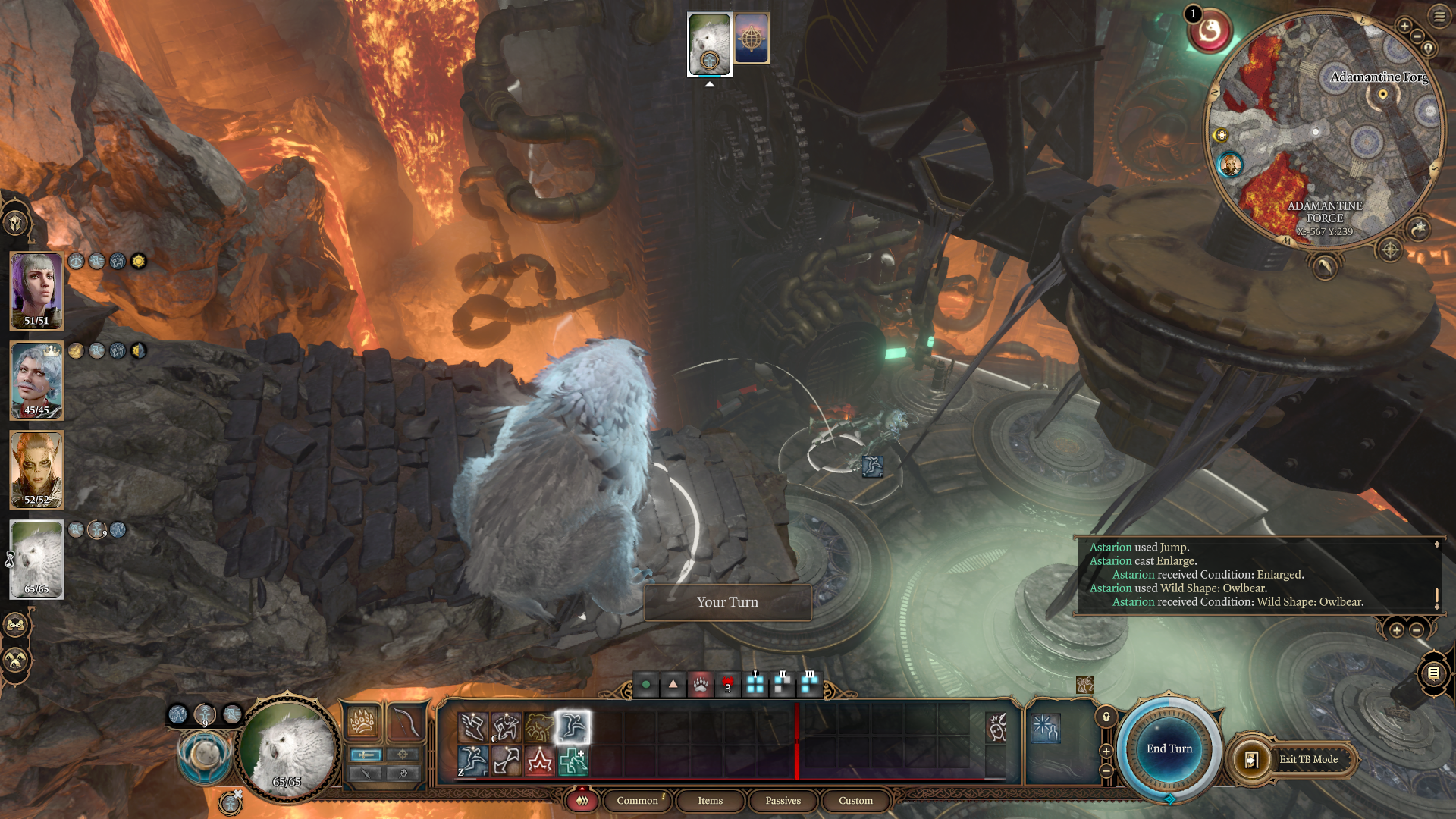Select the Custom hotbar tab
The height and width of the screenshot is (819, 1456).
[855, 800]
